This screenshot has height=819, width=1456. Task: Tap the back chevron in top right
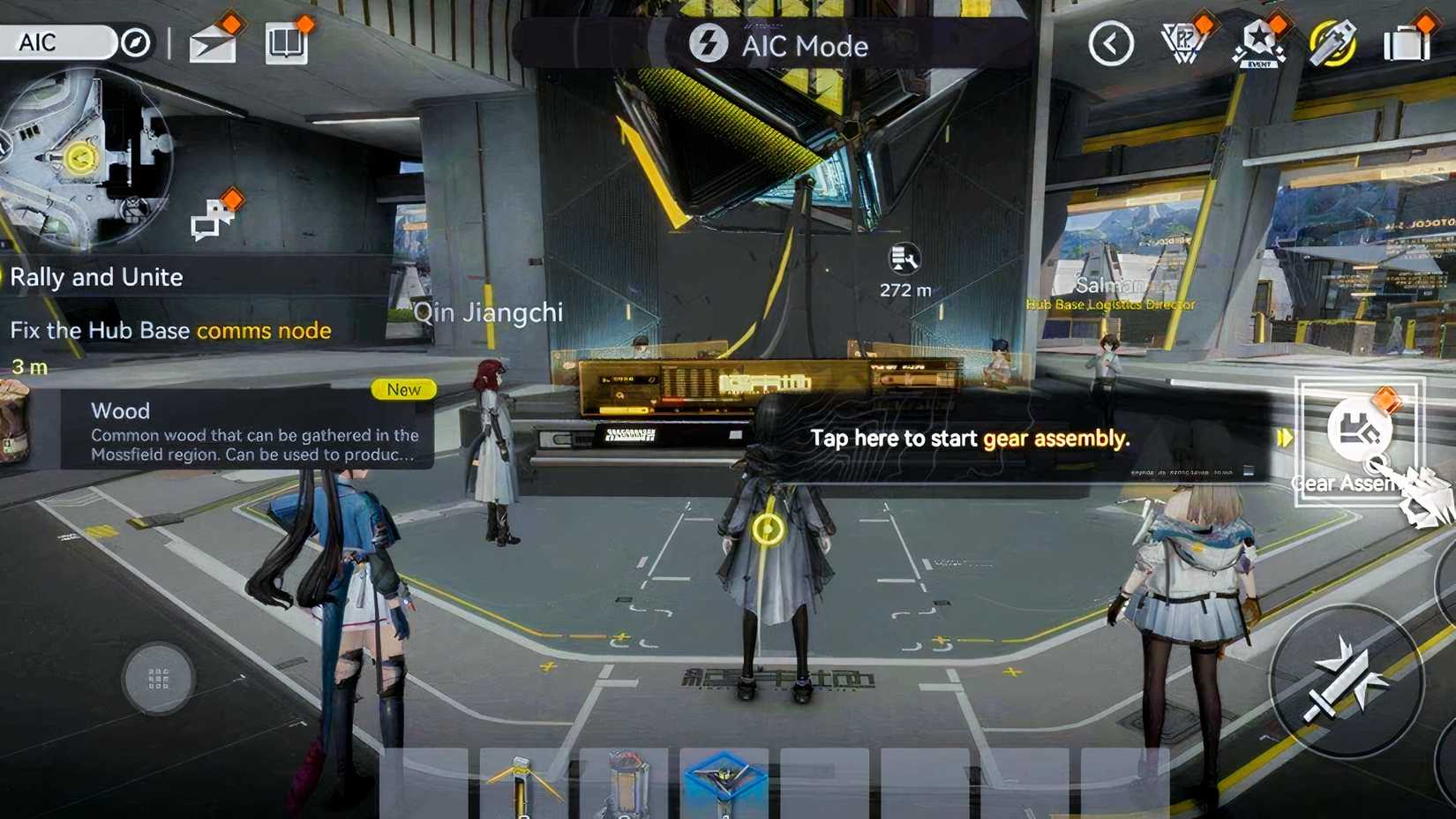coord(1110,42)
